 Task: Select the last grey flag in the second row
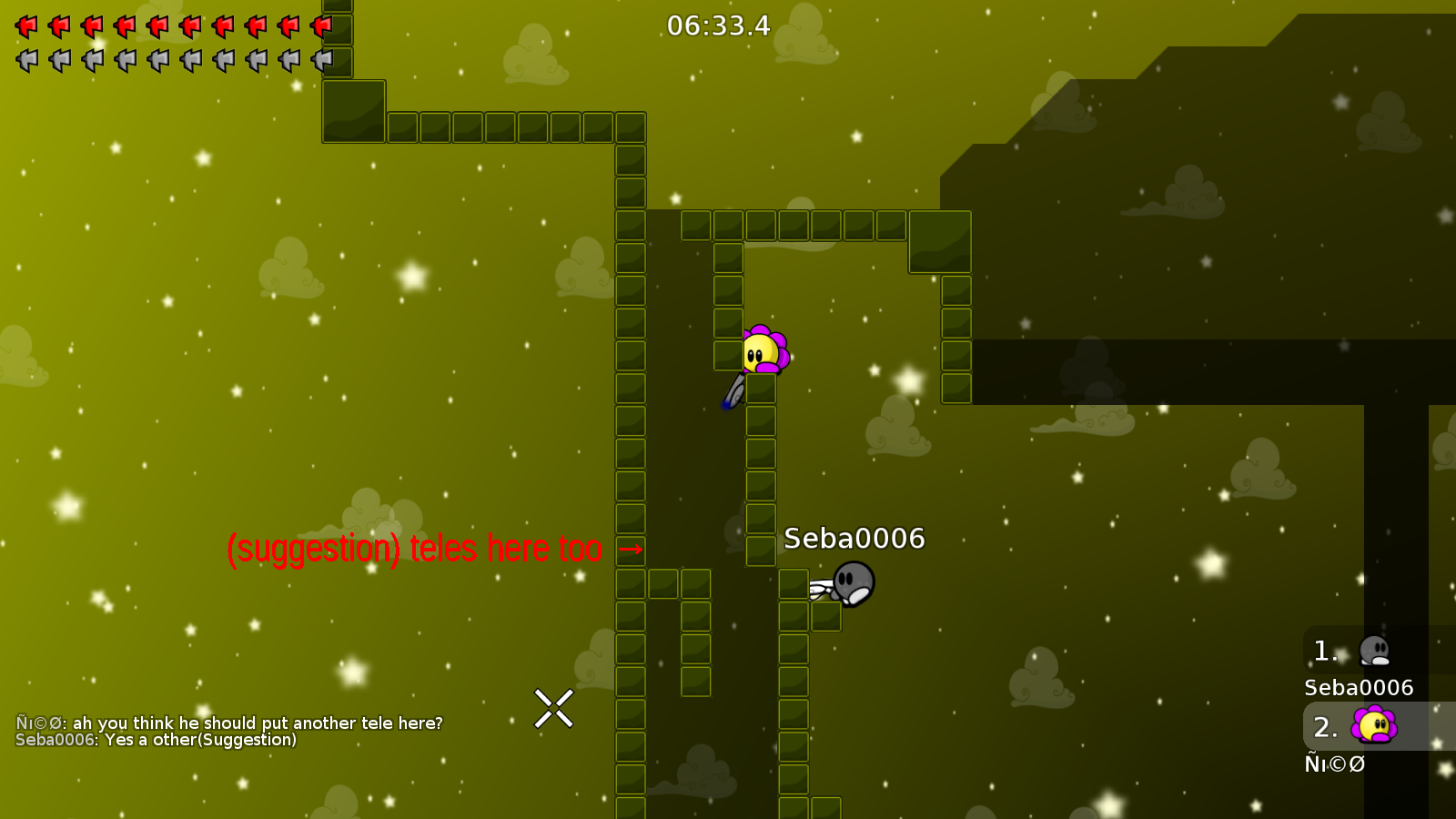click(x=322, y=60)
